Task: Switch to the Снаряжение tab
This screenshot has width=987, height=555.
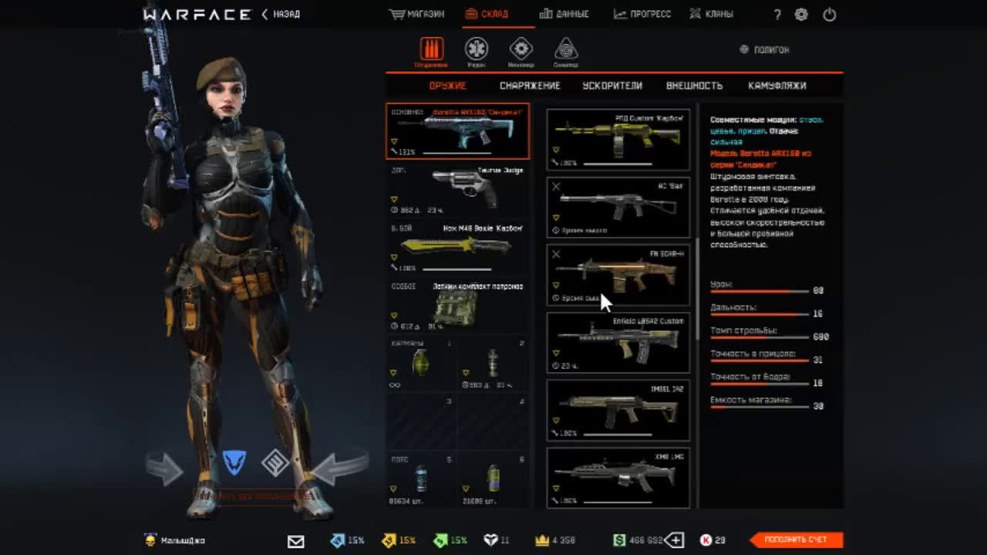Action: (x=530, y=86)
